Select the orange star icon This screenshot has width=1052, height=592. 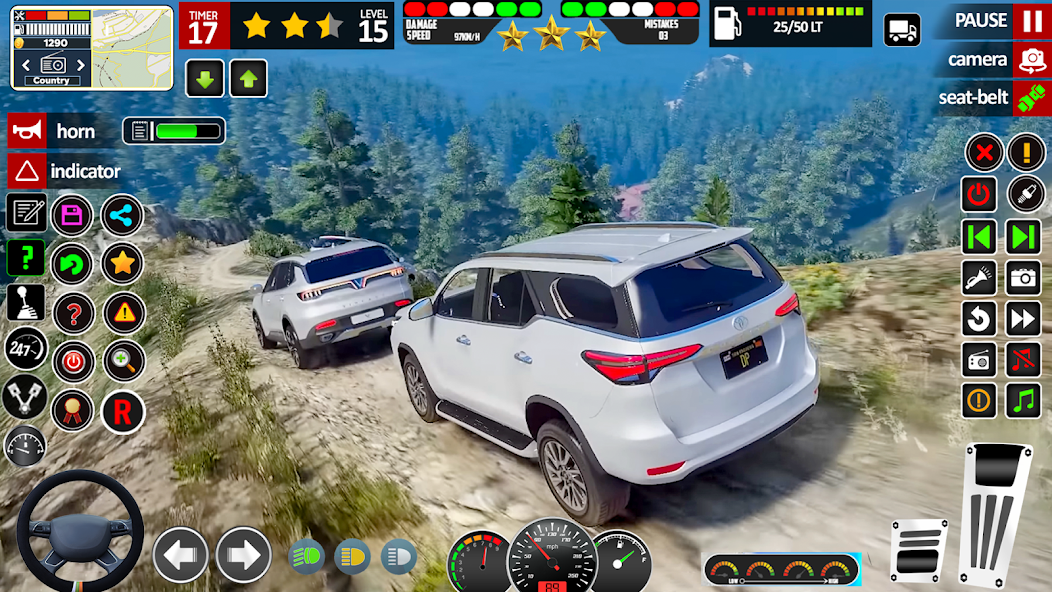[122, 263]
